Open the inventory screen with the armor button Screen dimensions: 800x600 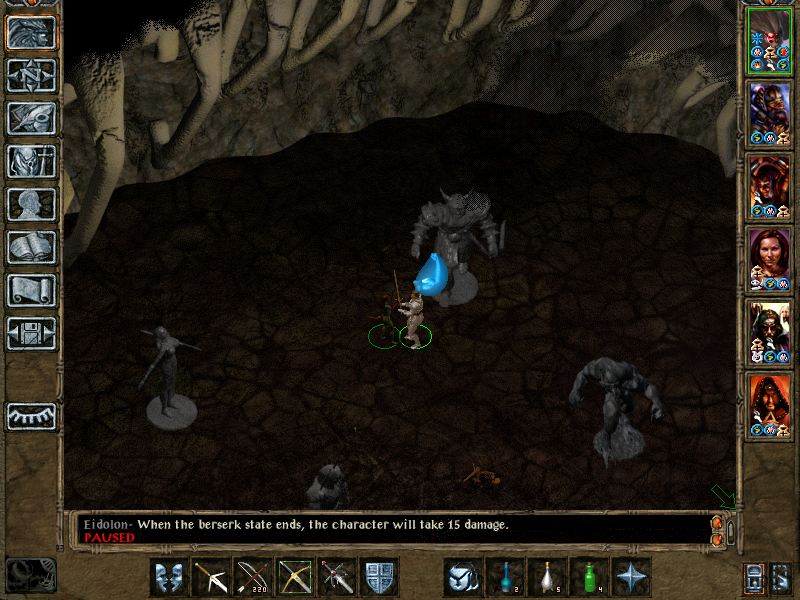pyautogui.click(x=31, y=160)
